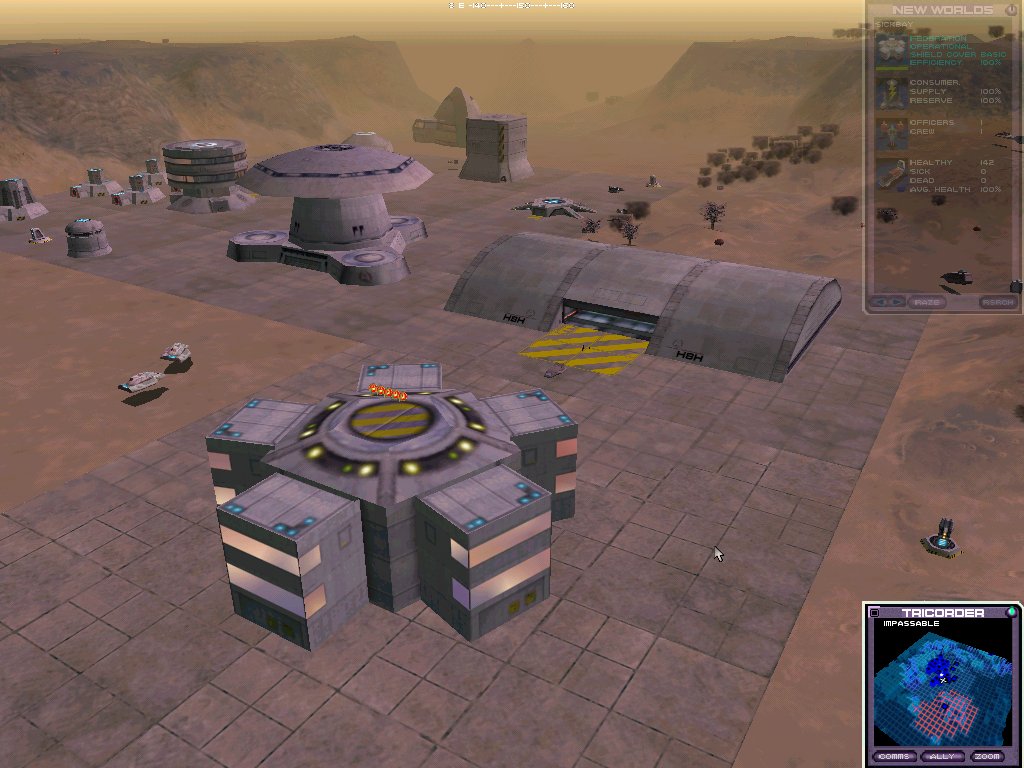Image resolution: width=1024 pixels, height=768 pixels.
Task: Select the right arrow in the Sickbay panel
Action: [897, 302]
